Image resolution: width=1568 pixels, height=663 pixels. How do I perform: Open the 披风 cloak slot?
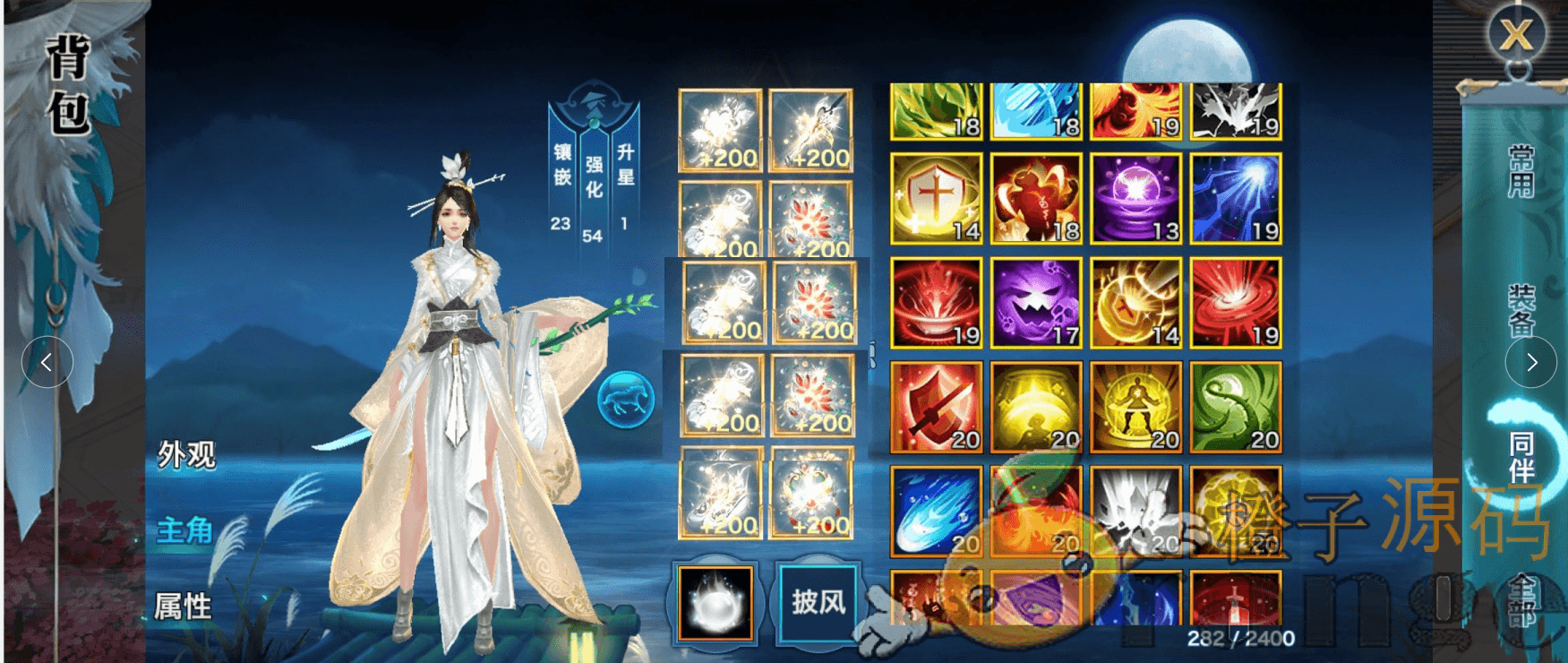click(x=818, y=601)
